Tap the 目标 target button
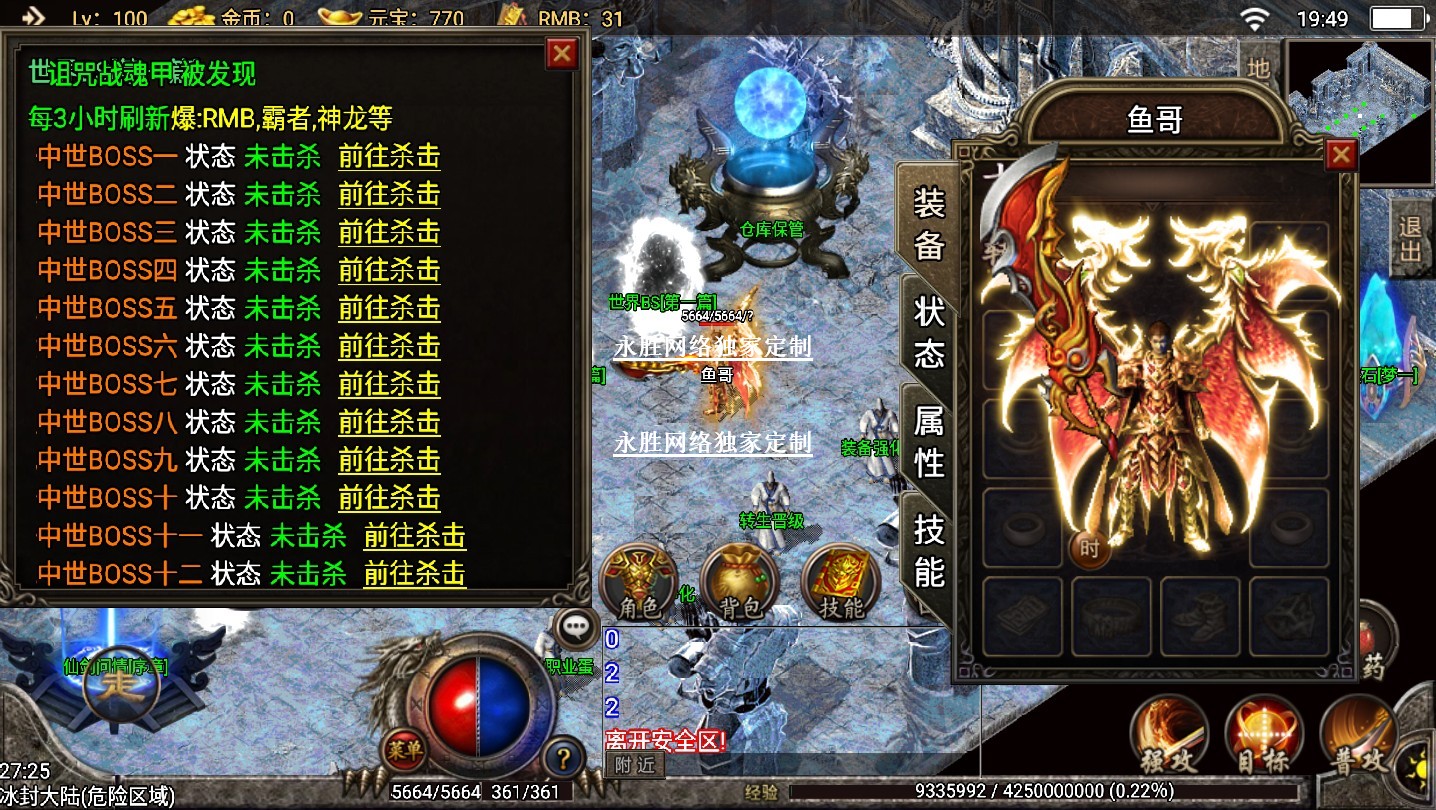Viewport: 1436px width, 810px height. [x=1264, y=738]
